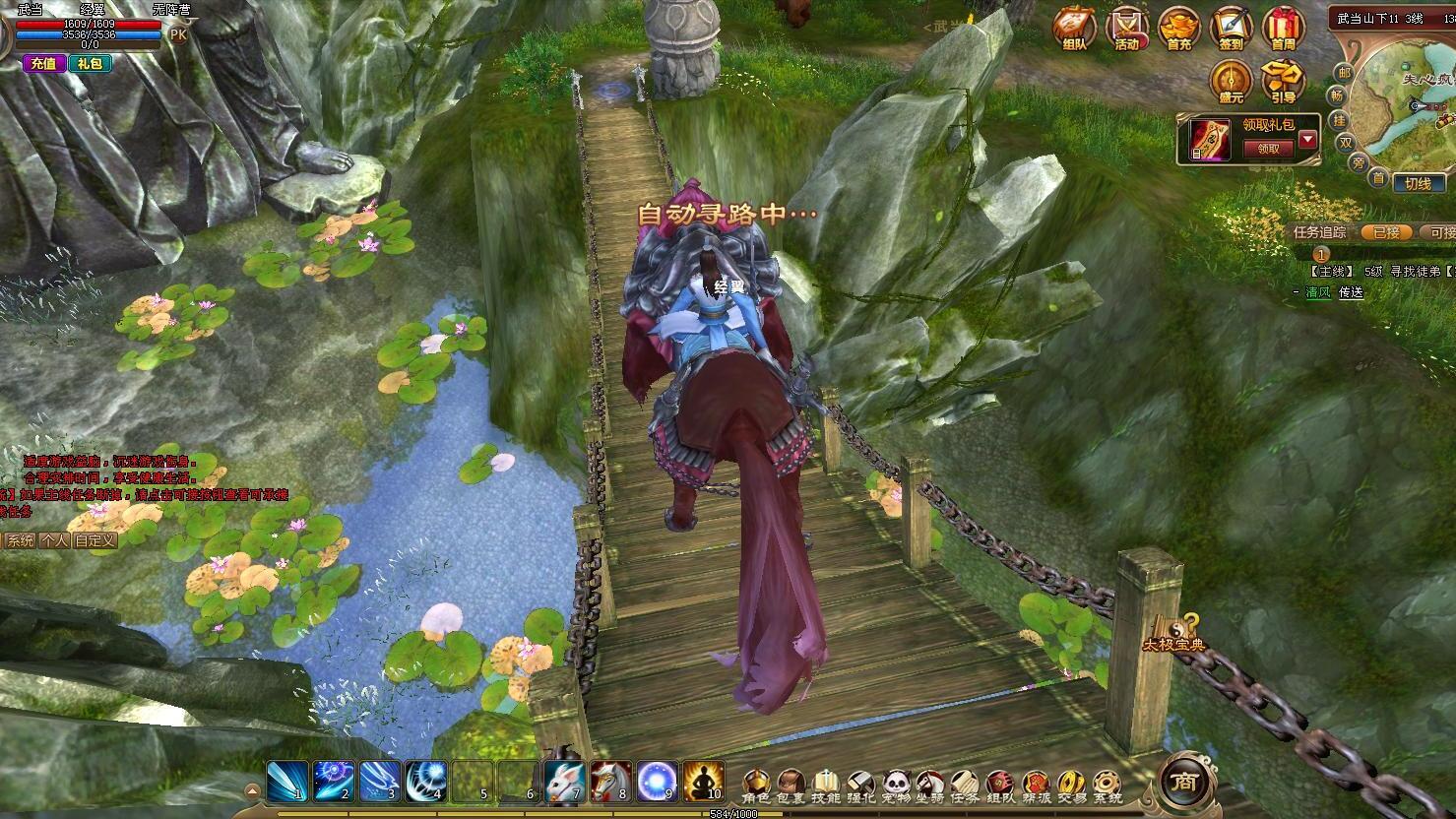This screenshot has width=1456, height=819.
Task: Open the 首周 gift box icon
Action: tap(1283, 28)
